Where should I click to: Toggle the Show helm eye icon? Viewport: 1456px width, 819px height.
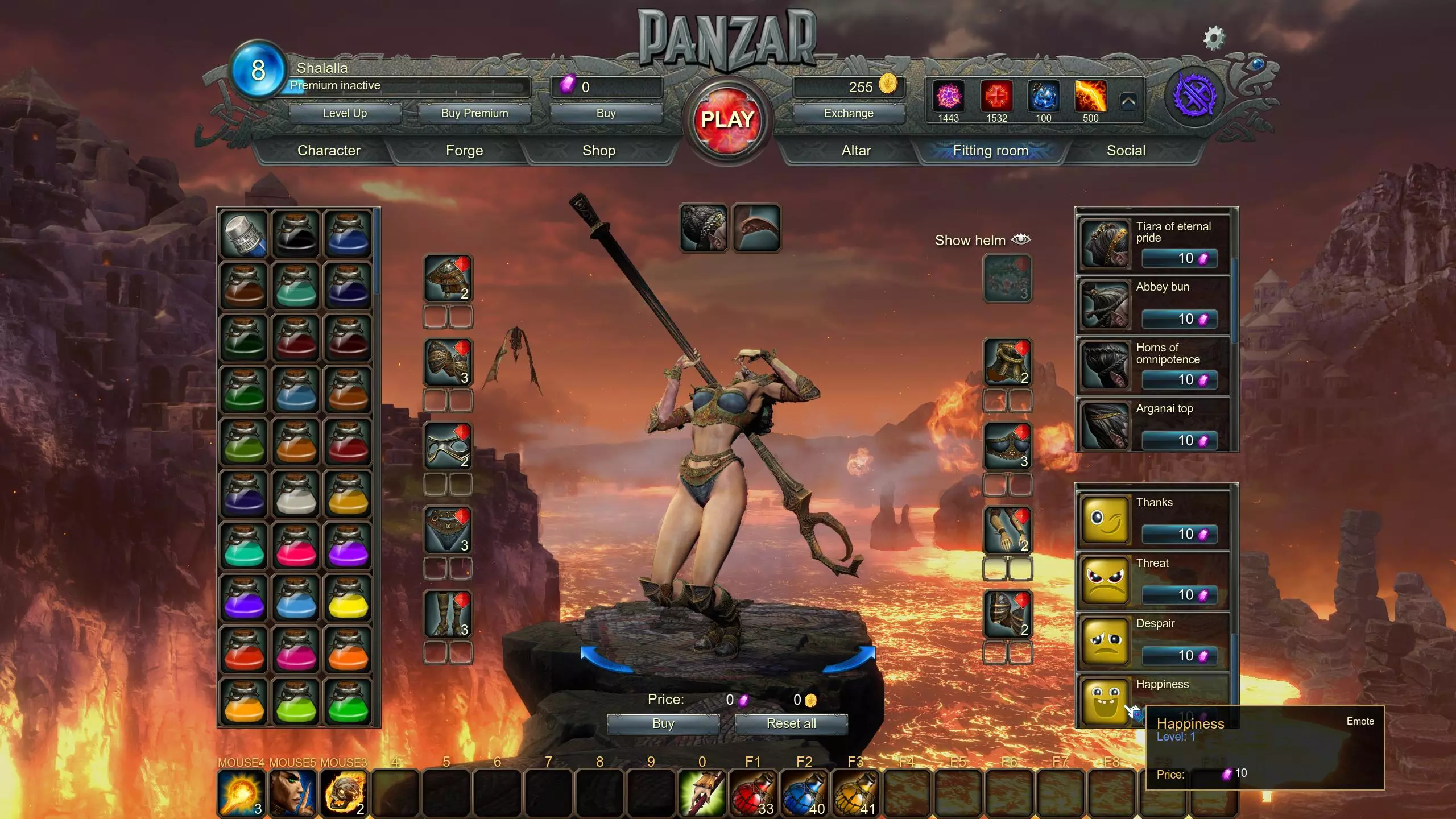(x=1021, y=239)
